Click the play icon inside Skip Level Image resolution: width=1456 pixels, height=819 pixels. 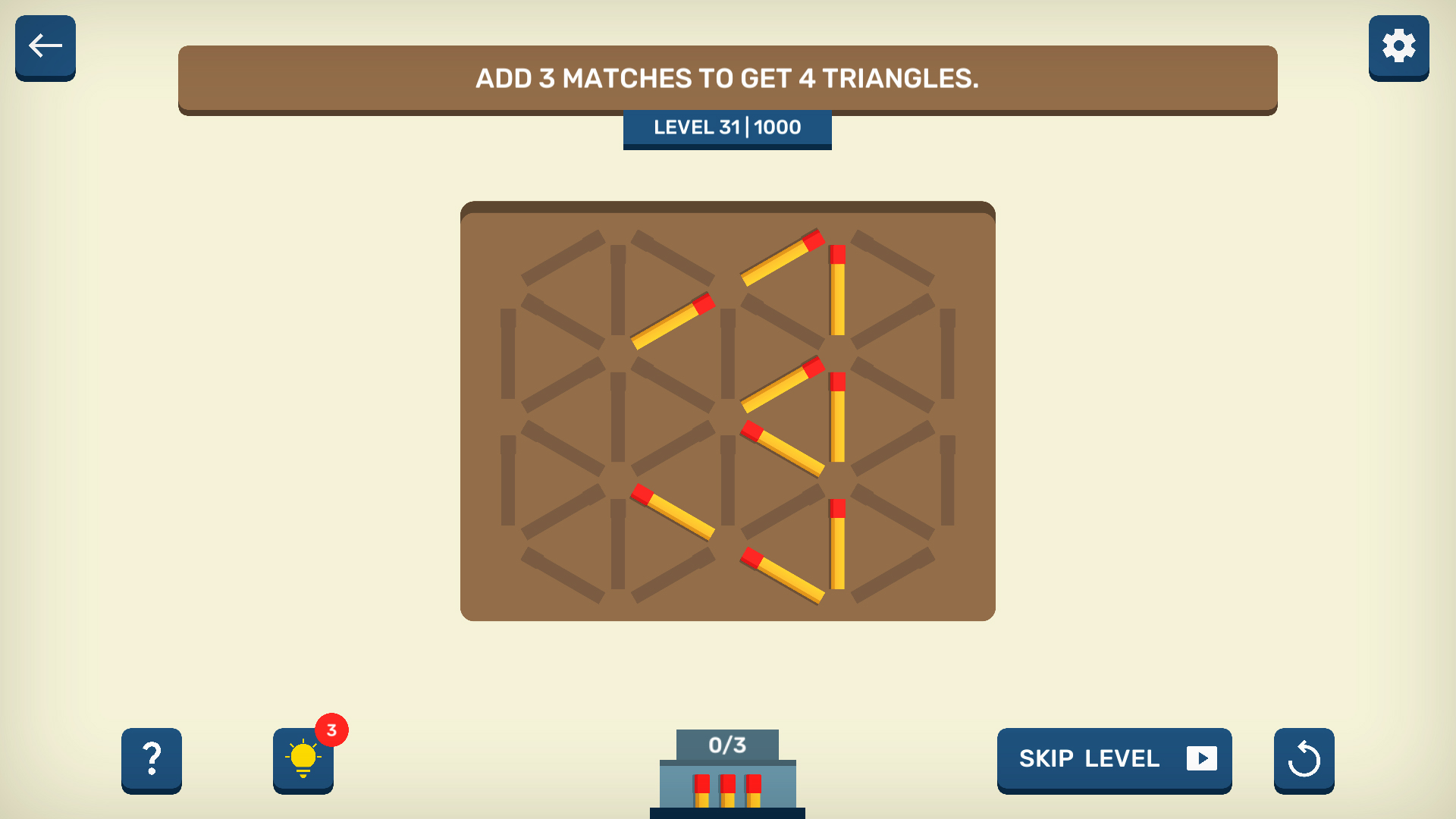click(1202, 759)
